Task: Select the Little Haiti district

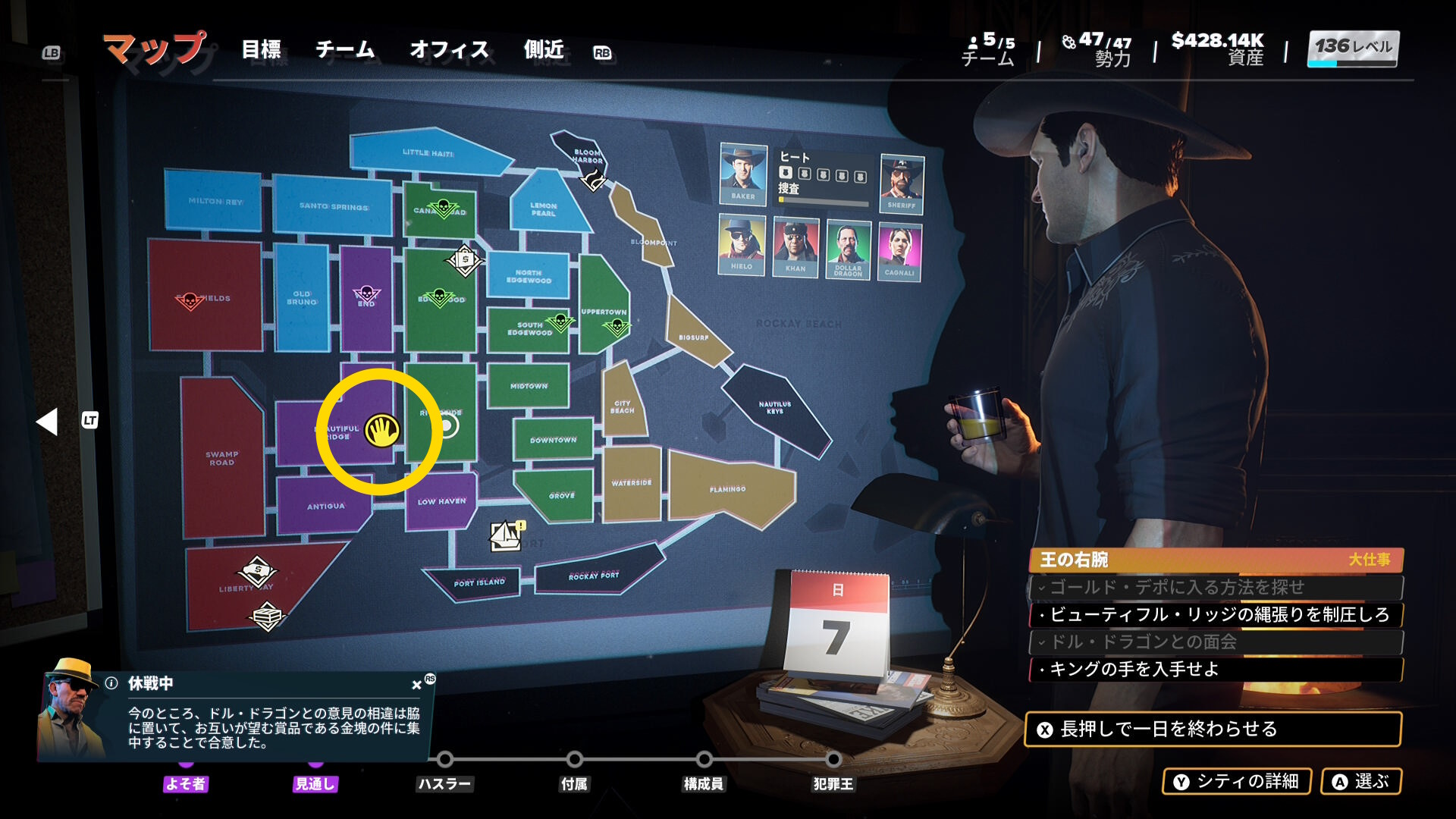Action: pos(428,153)
